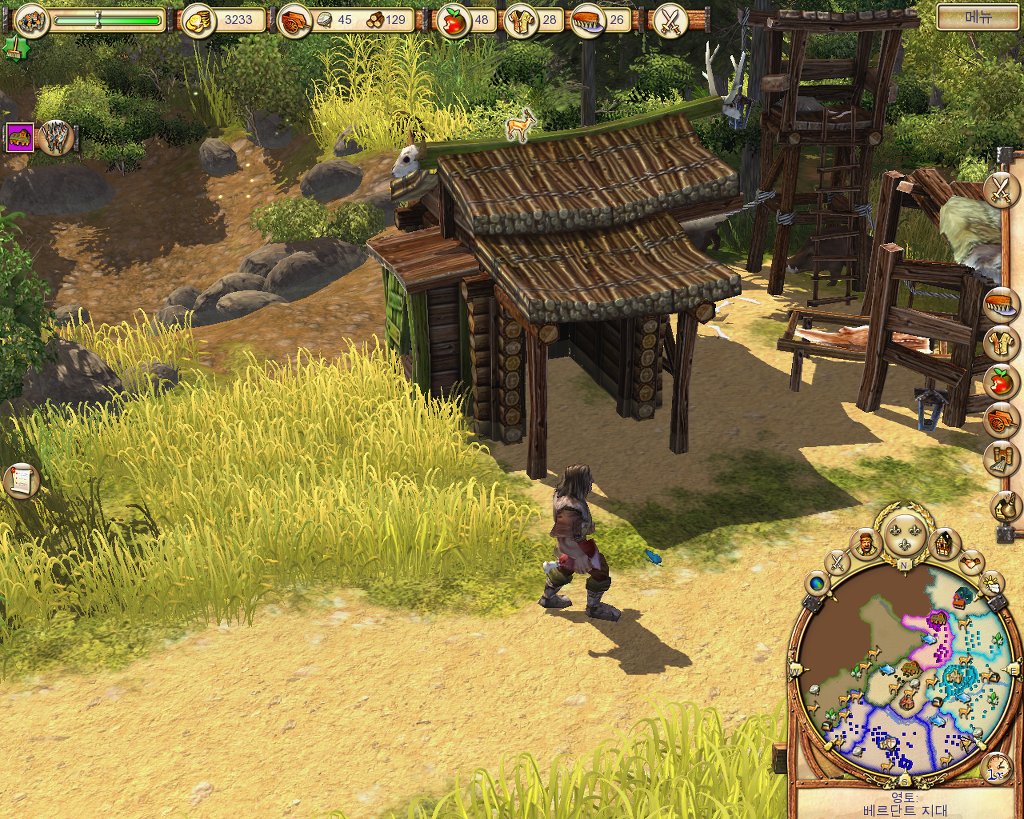The width and height of the screenshot is (1024, 819).
Task: Select the handshake diplomacy icon
Action: click(971, 562)
